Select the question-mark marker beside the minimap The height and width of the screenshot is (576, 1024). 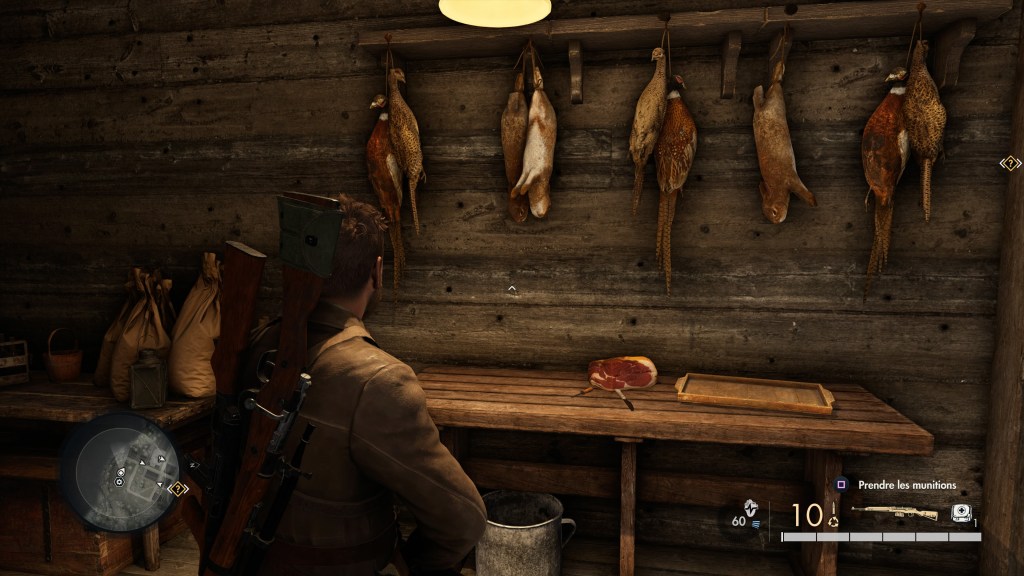click(x=180, y=489)
